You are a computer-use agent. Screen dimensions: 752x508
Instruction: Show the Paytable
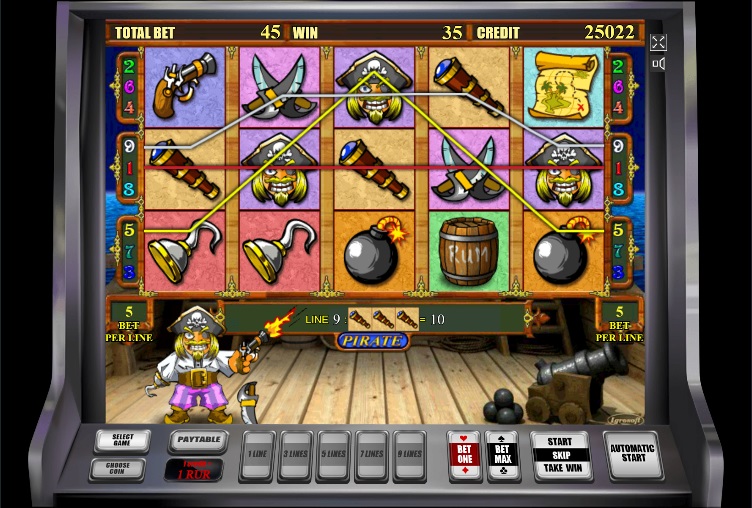pyautogui.click(x=196, y=440)
